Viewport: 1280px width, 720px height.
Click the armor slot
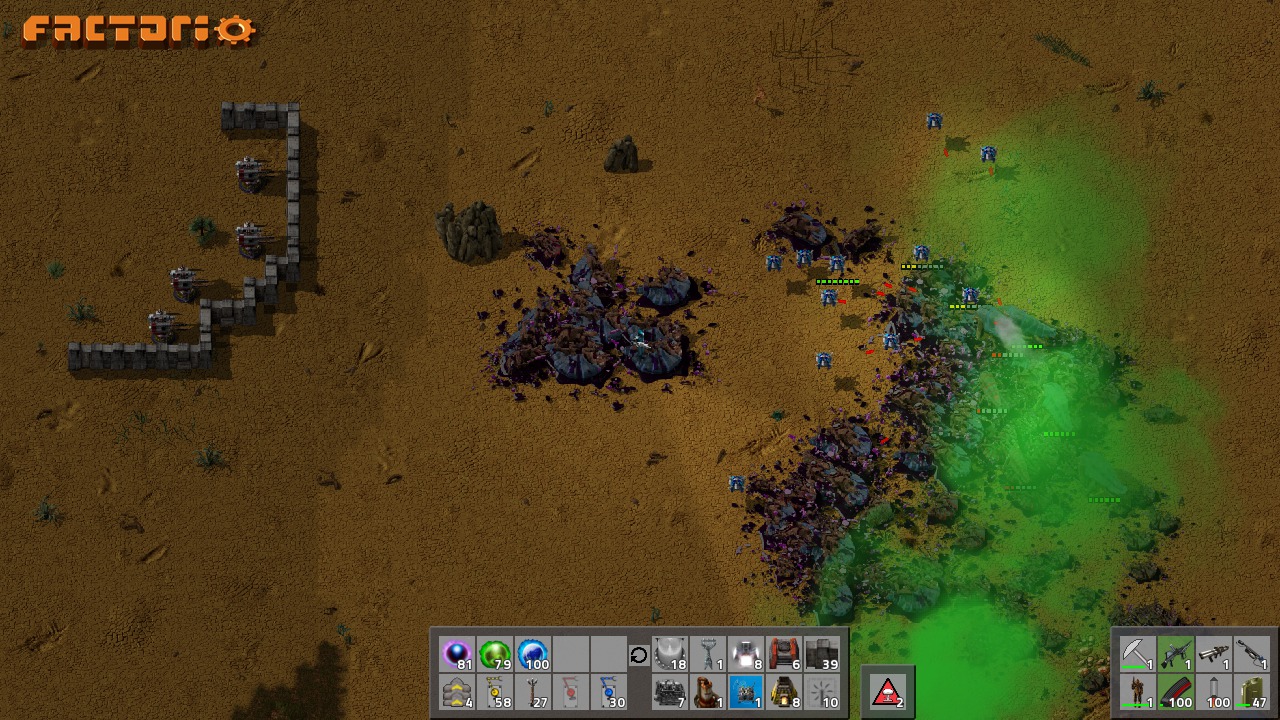pyautogui.click(x=1137, y=692)
